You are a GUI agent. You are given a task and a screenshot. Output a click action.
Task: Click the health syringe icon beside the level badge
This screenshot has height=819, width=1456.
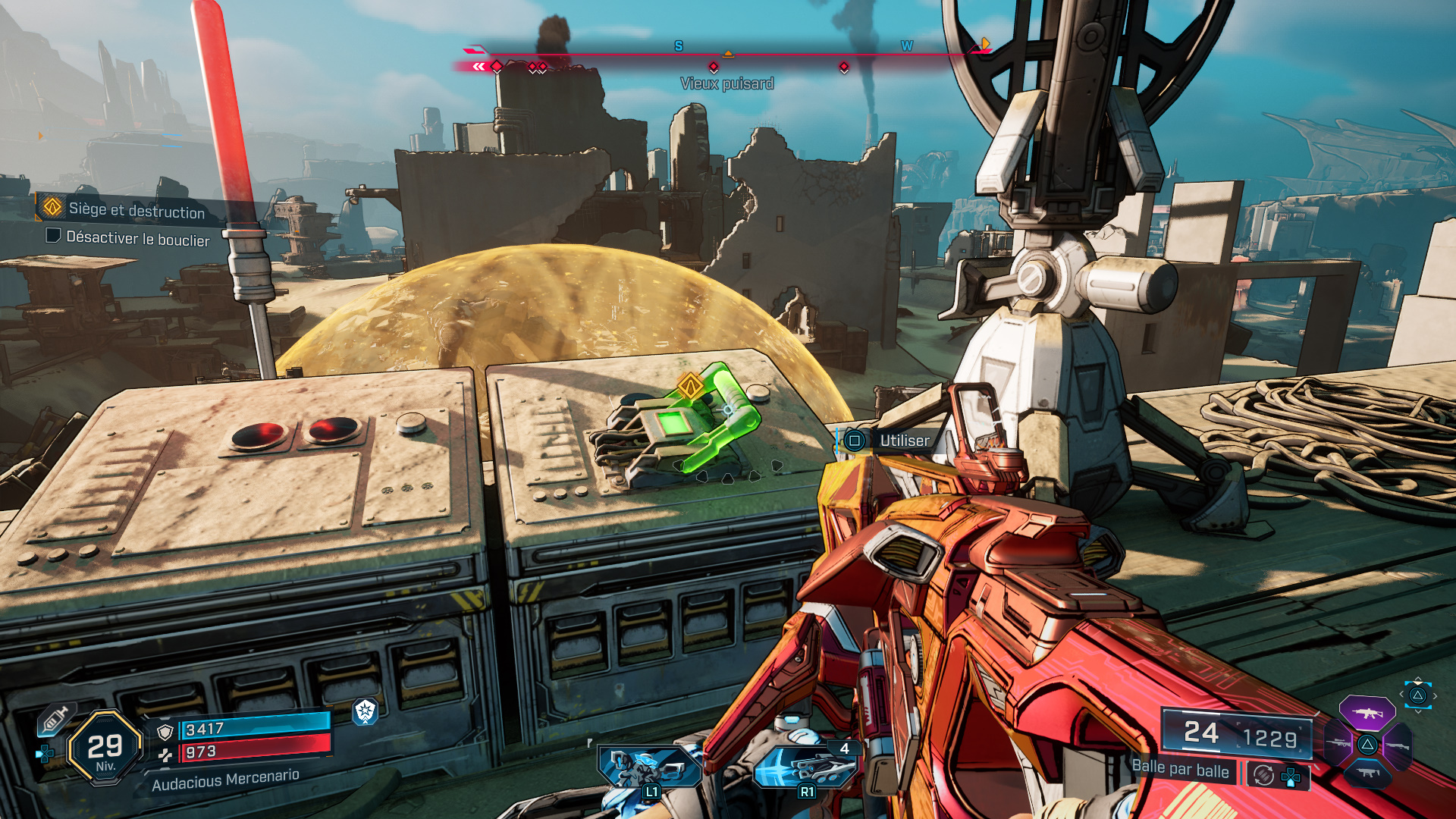[x=56, y=718]
